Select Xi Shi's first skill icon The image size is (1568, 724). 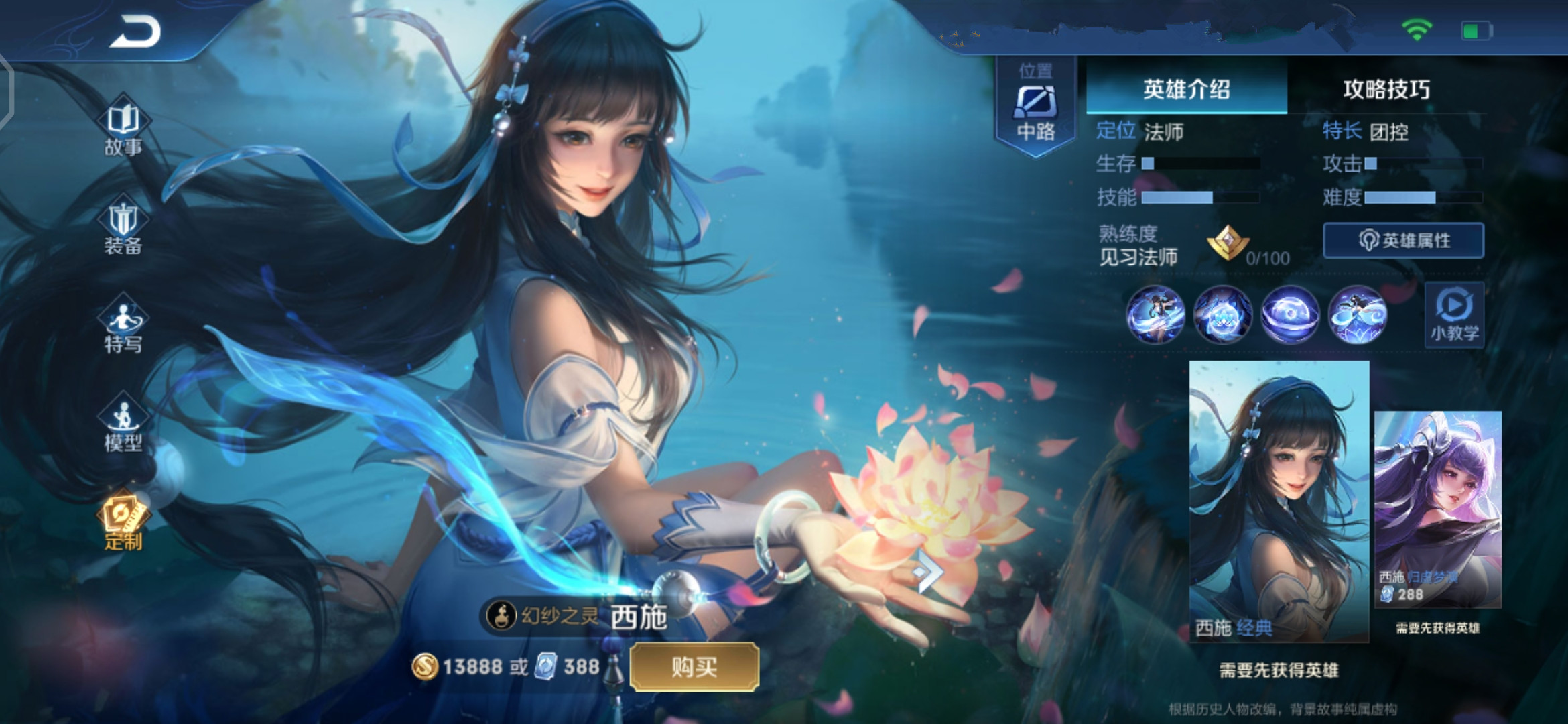[1156, 315]
